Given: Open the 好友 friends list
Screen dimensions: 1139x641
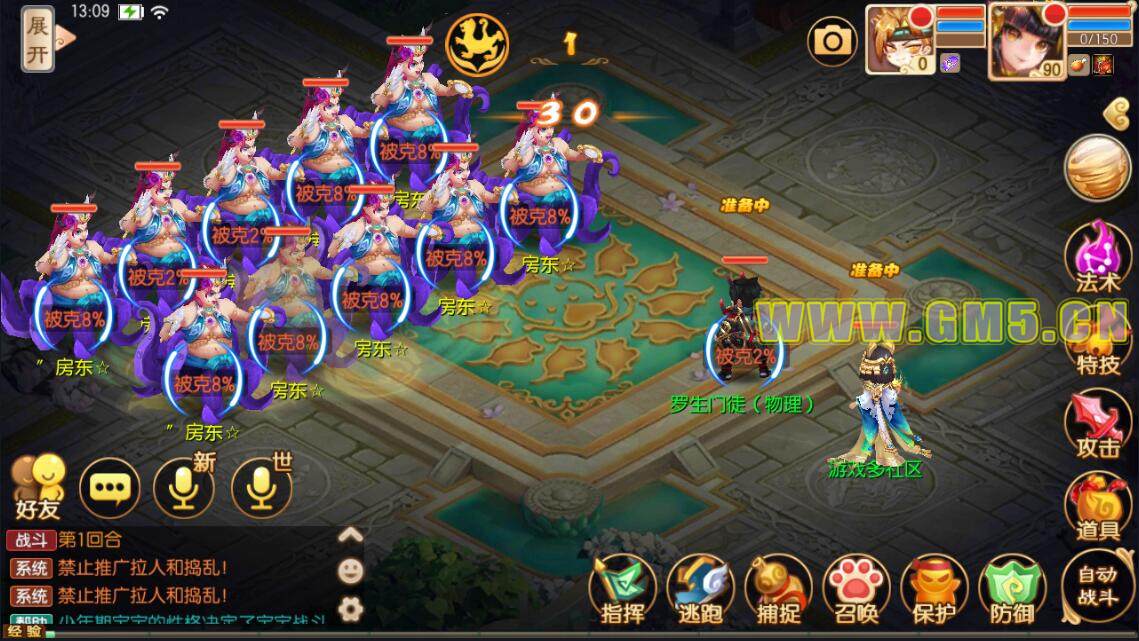Looking at the screenshot, I should point(37,485).
